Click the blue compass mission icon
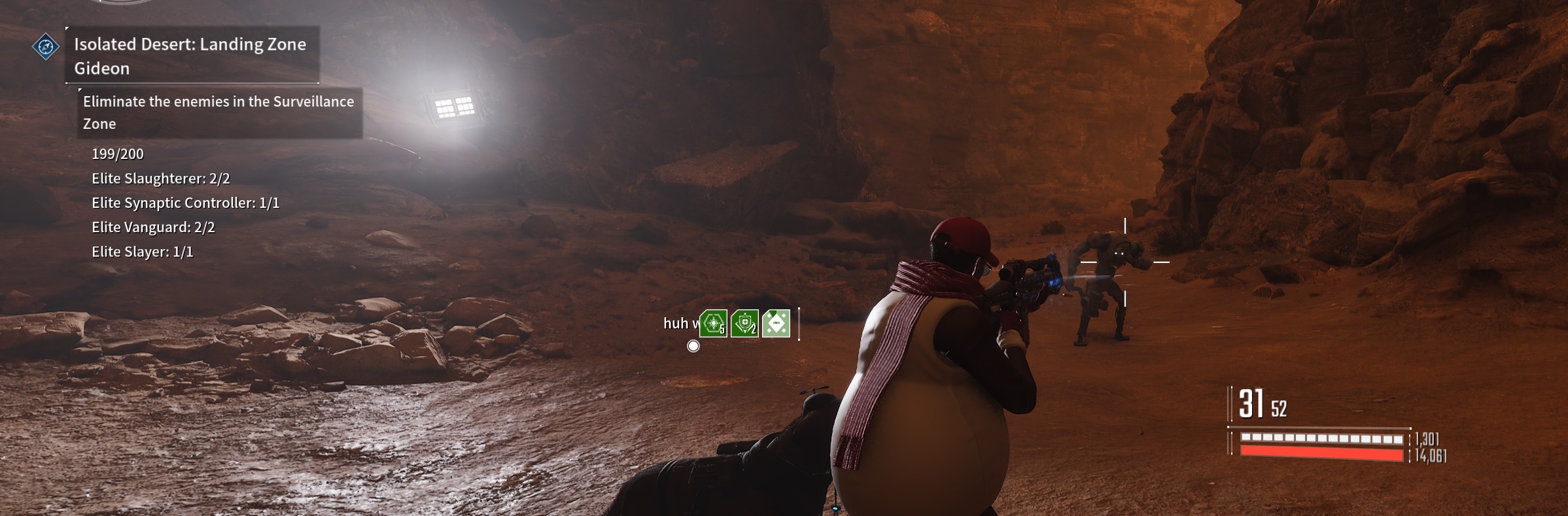 click(46, 46)
